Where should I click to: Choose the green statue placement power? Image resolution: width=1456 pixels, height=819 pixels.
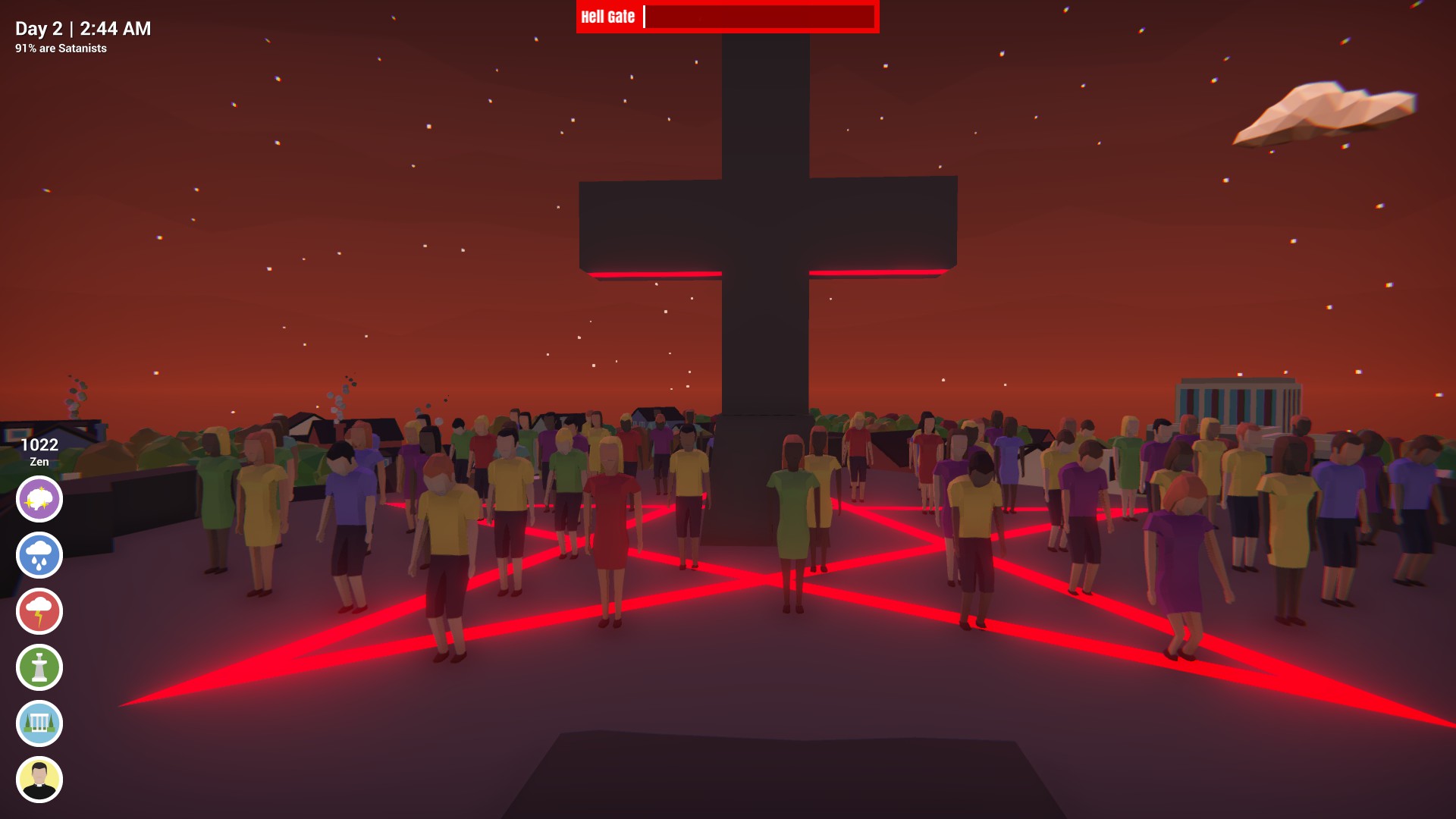pyautogui.click(x=39, y=667)
